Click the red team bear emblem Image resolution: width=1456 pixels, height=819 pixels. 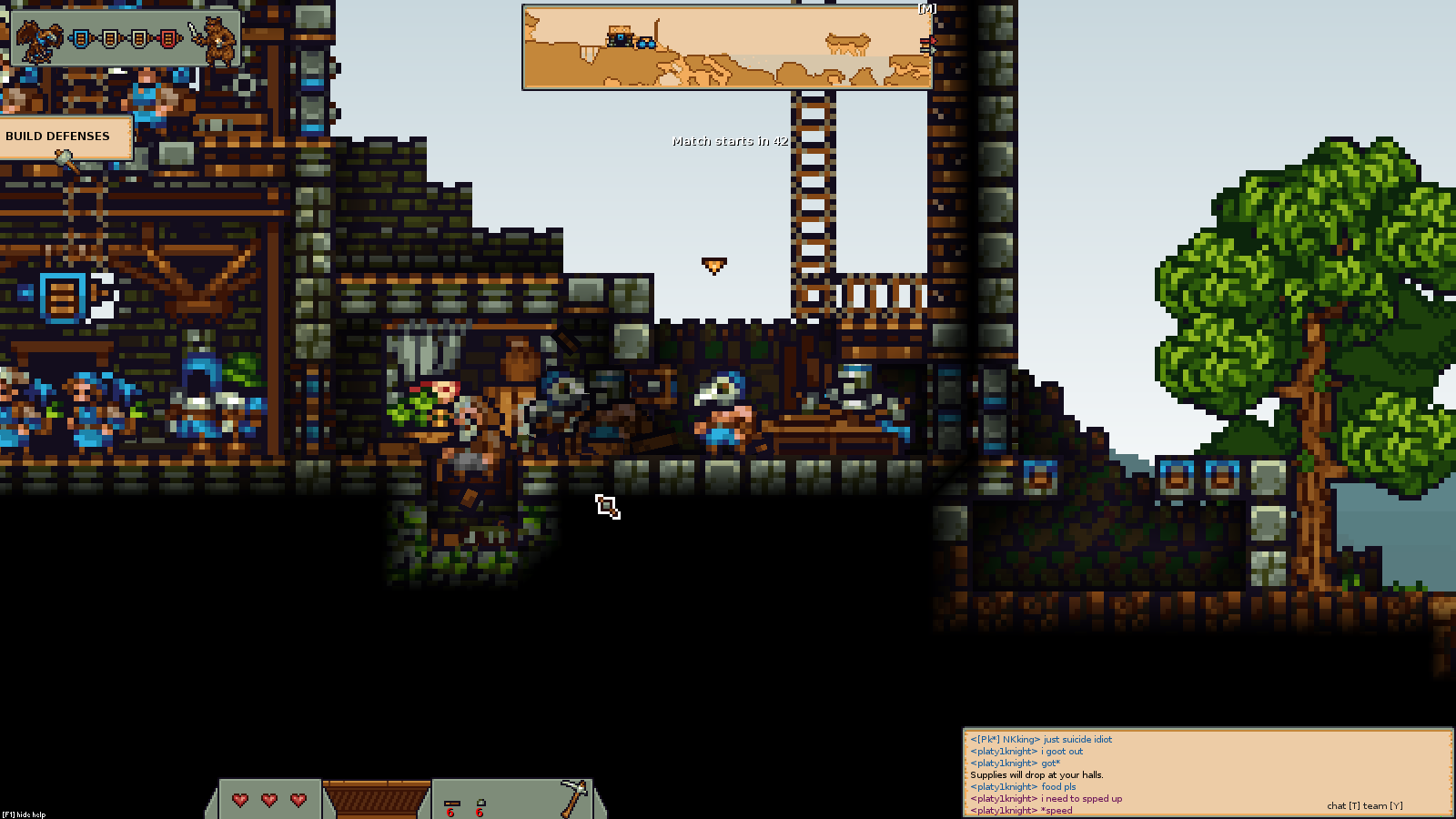[217, 40]
